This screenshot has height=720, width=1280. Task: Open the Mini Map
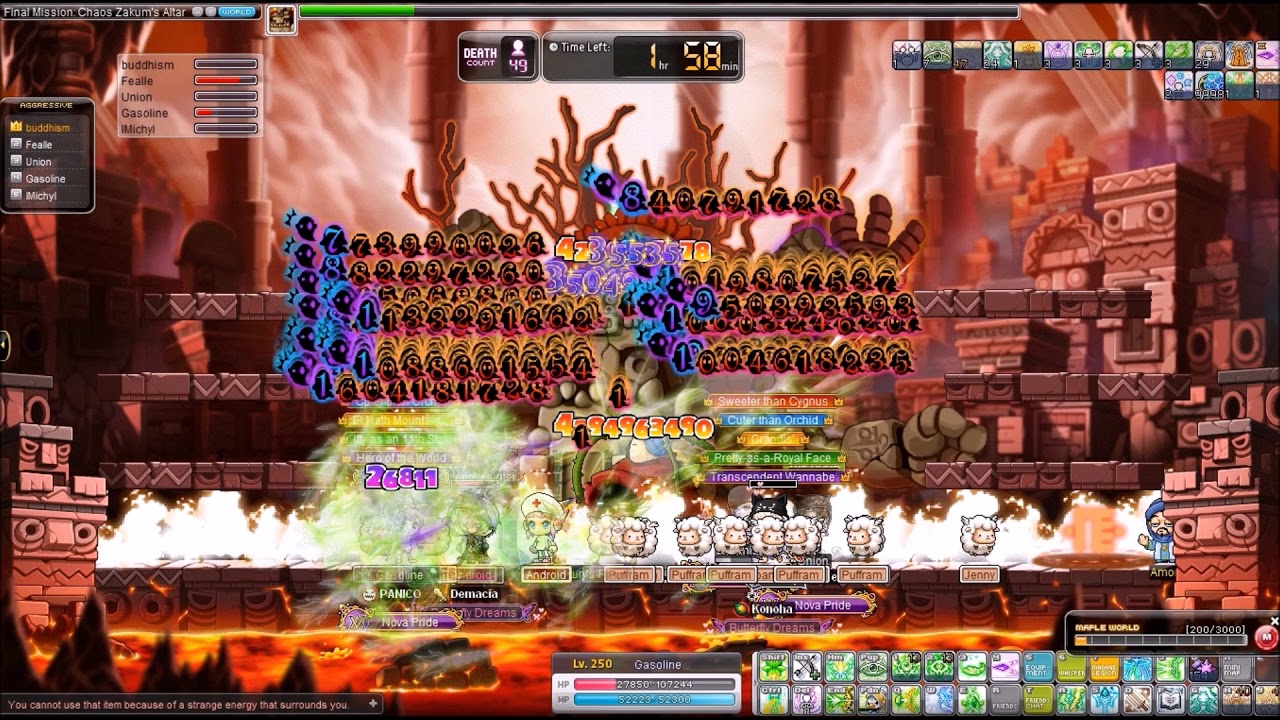coord(1234,667)
